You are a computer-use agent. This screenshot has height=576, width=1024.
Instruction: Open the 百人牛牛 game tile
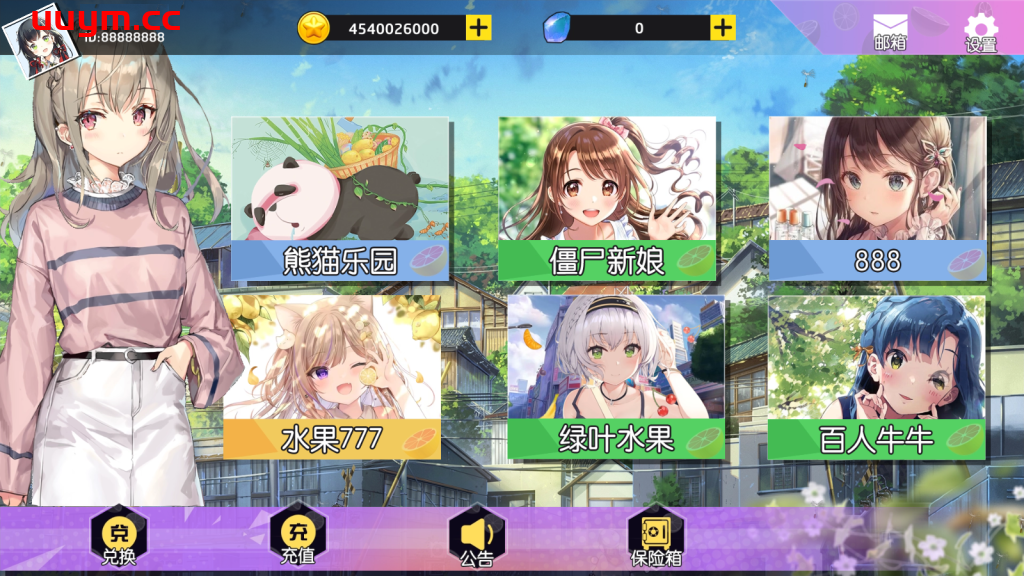(876, 377)
